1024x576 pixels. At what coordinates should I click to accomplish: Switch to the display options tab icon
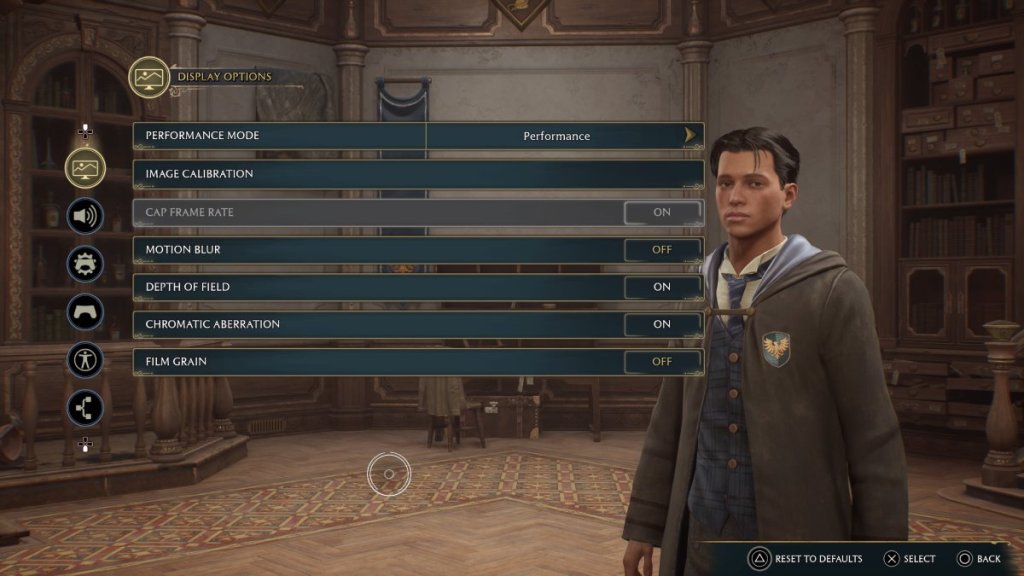click(x=86, y=167)
